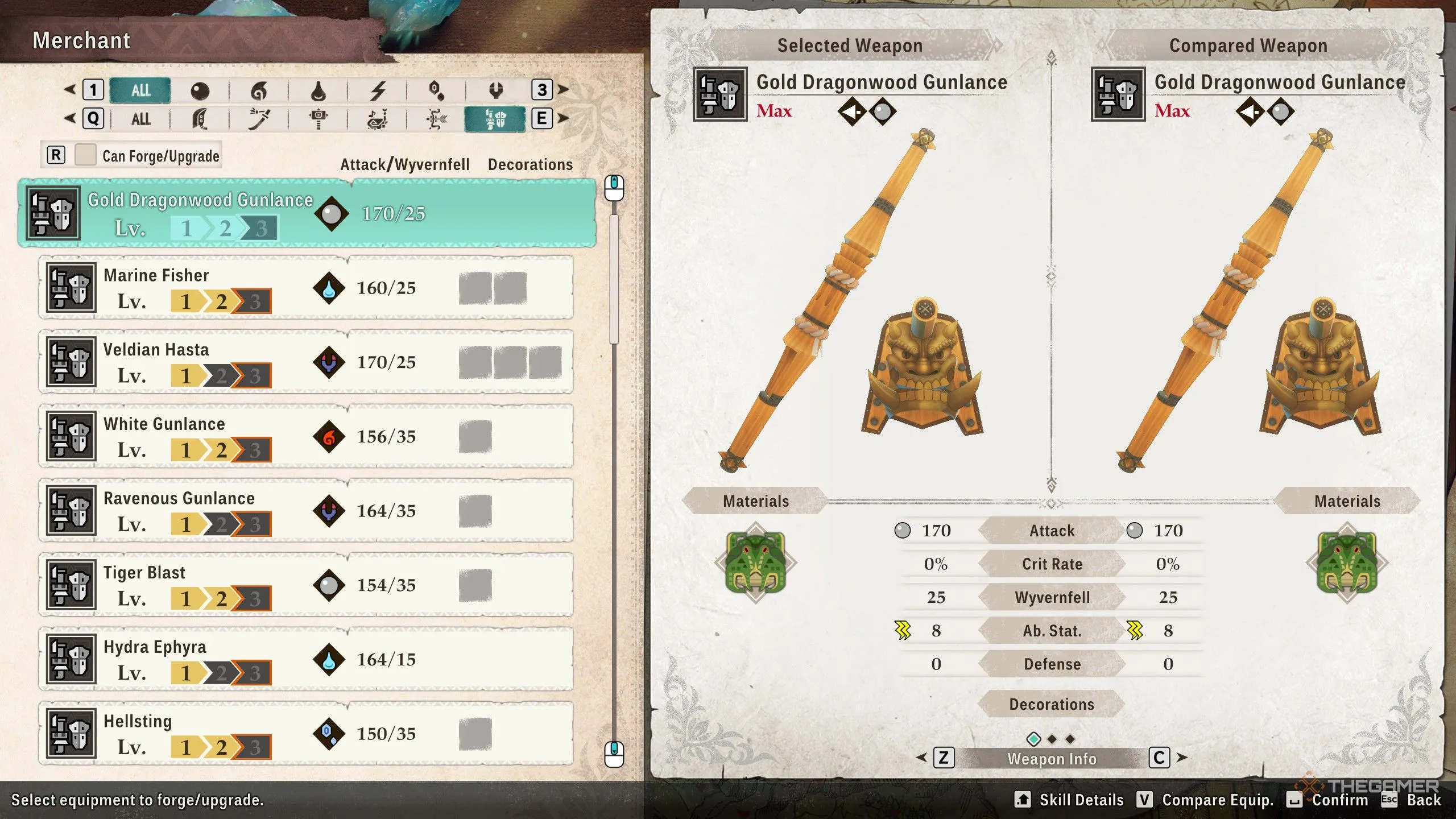Click the Compare Equip. option
The width and height of the screenshot is (1456, 819).
(x=1217, y=800)
